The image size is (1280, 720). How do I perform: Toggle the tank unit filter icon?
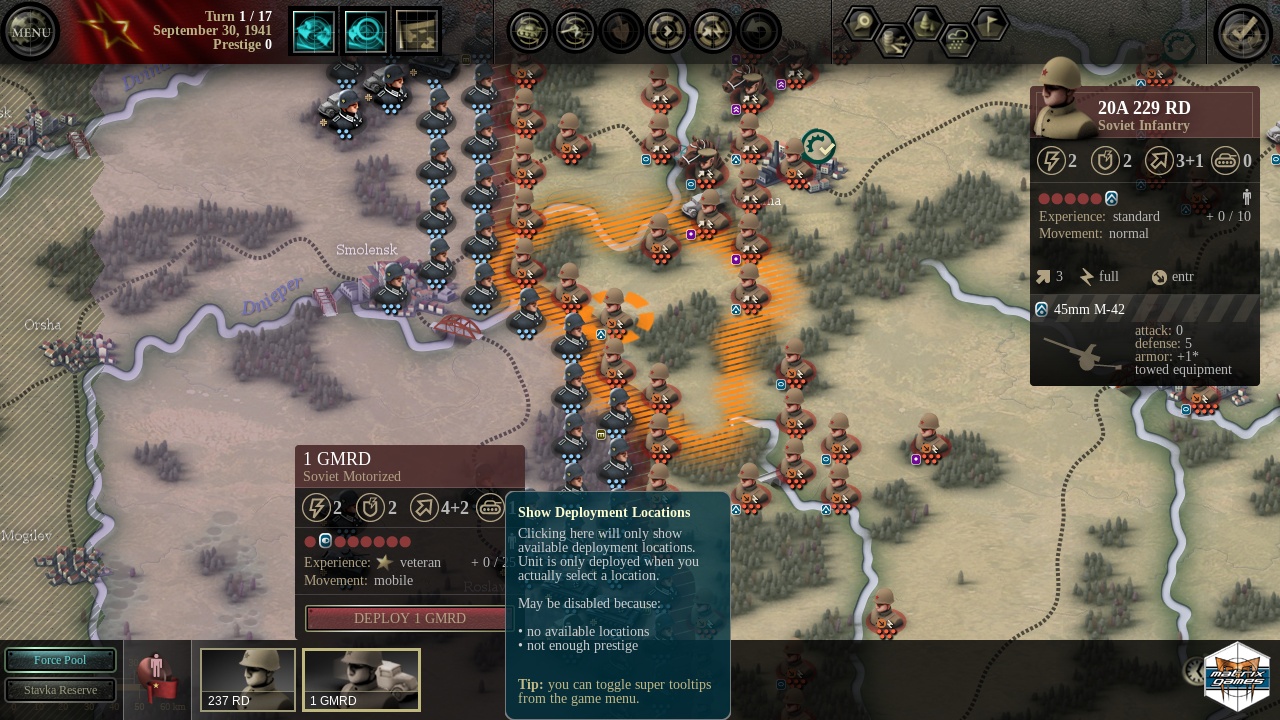coord(529,32)
